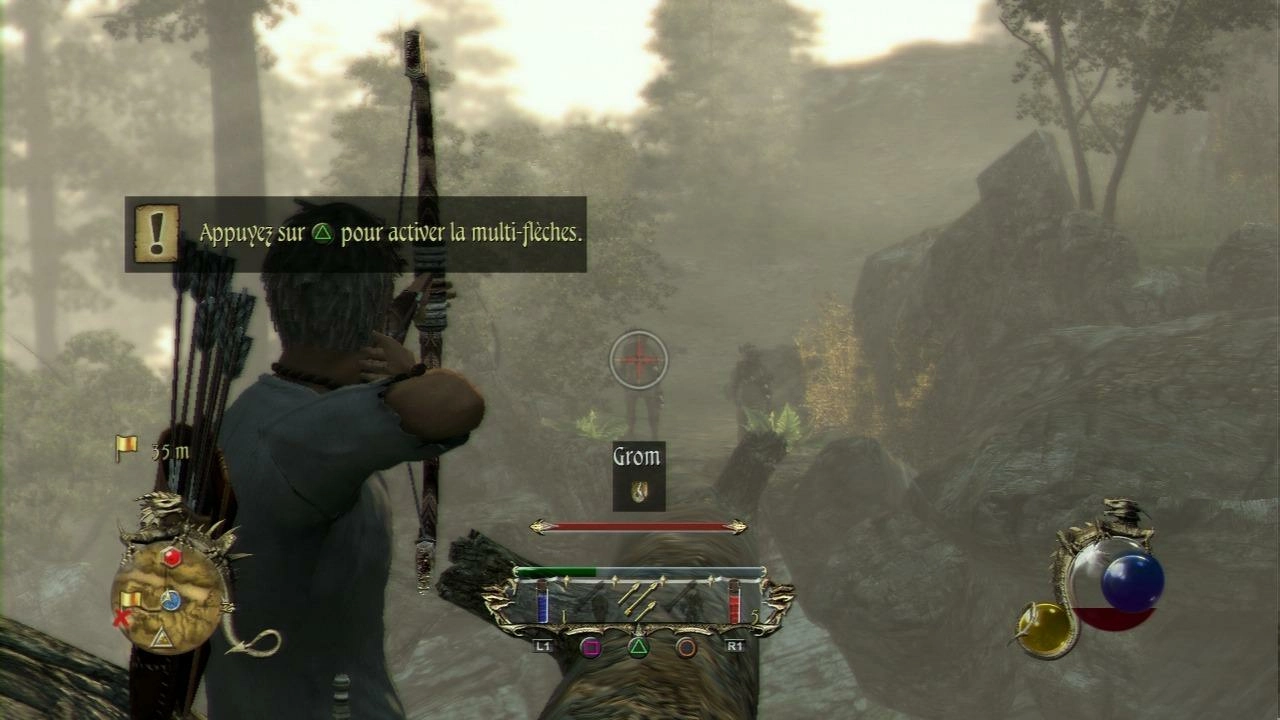Select the red hexagon marker on minimap
Viewport: 1280px width, 720px height.
(172, 558)
